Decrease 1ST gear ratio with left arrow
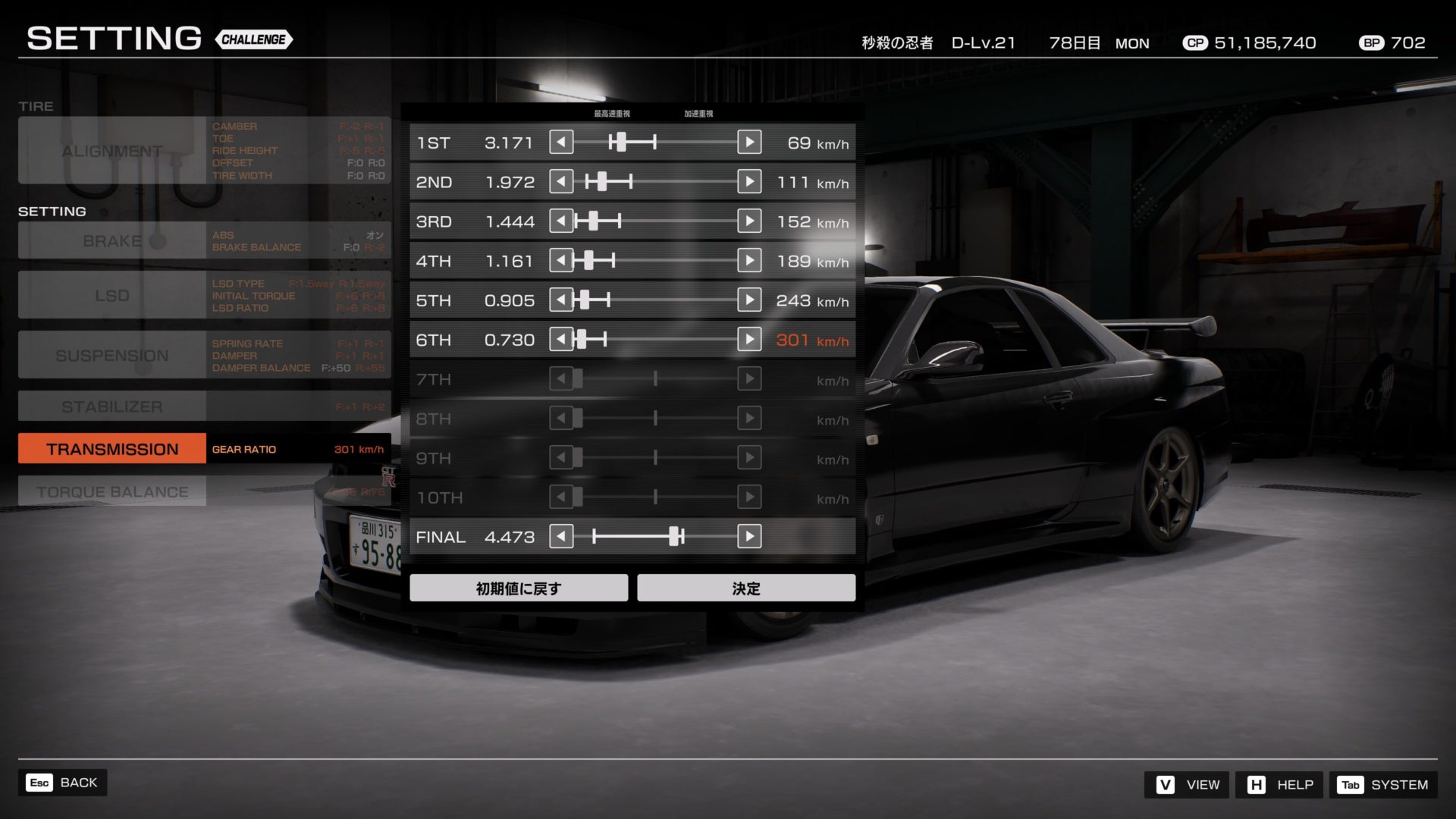The height and width of the screenshot is (819, 1456). (x=561, y=142)
